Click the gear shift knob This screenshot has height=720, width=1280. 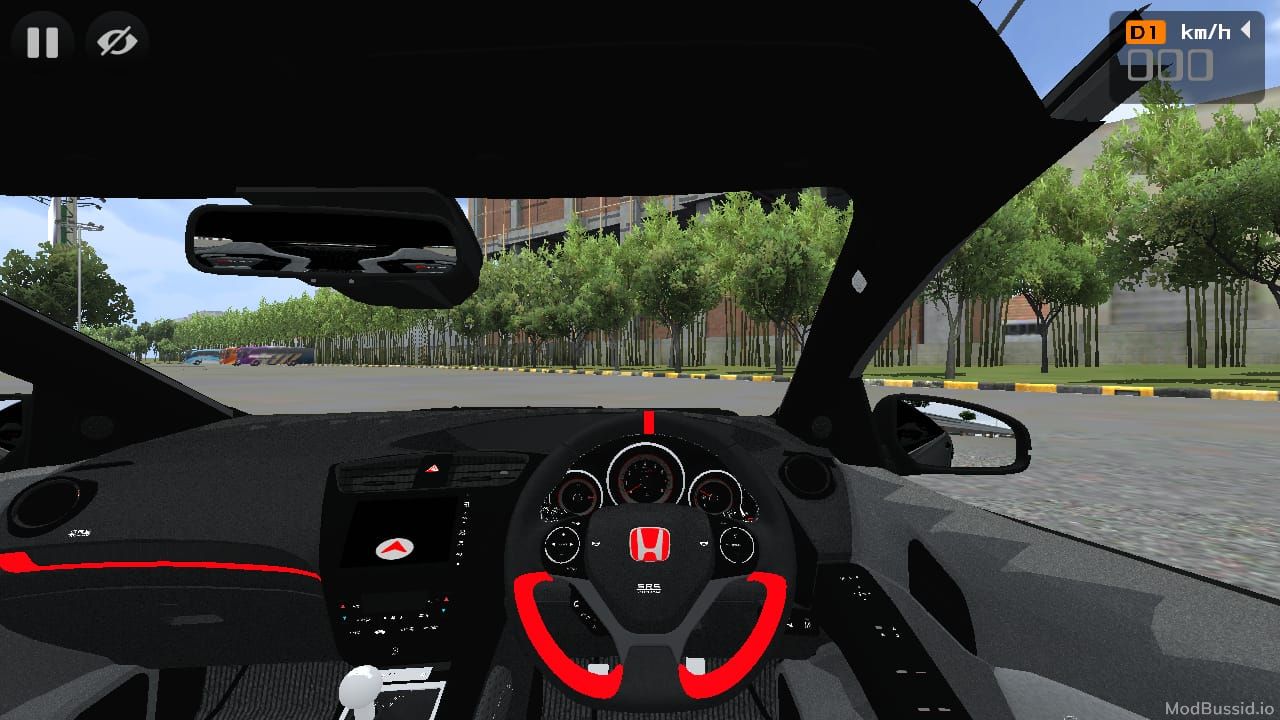point(362,686)
